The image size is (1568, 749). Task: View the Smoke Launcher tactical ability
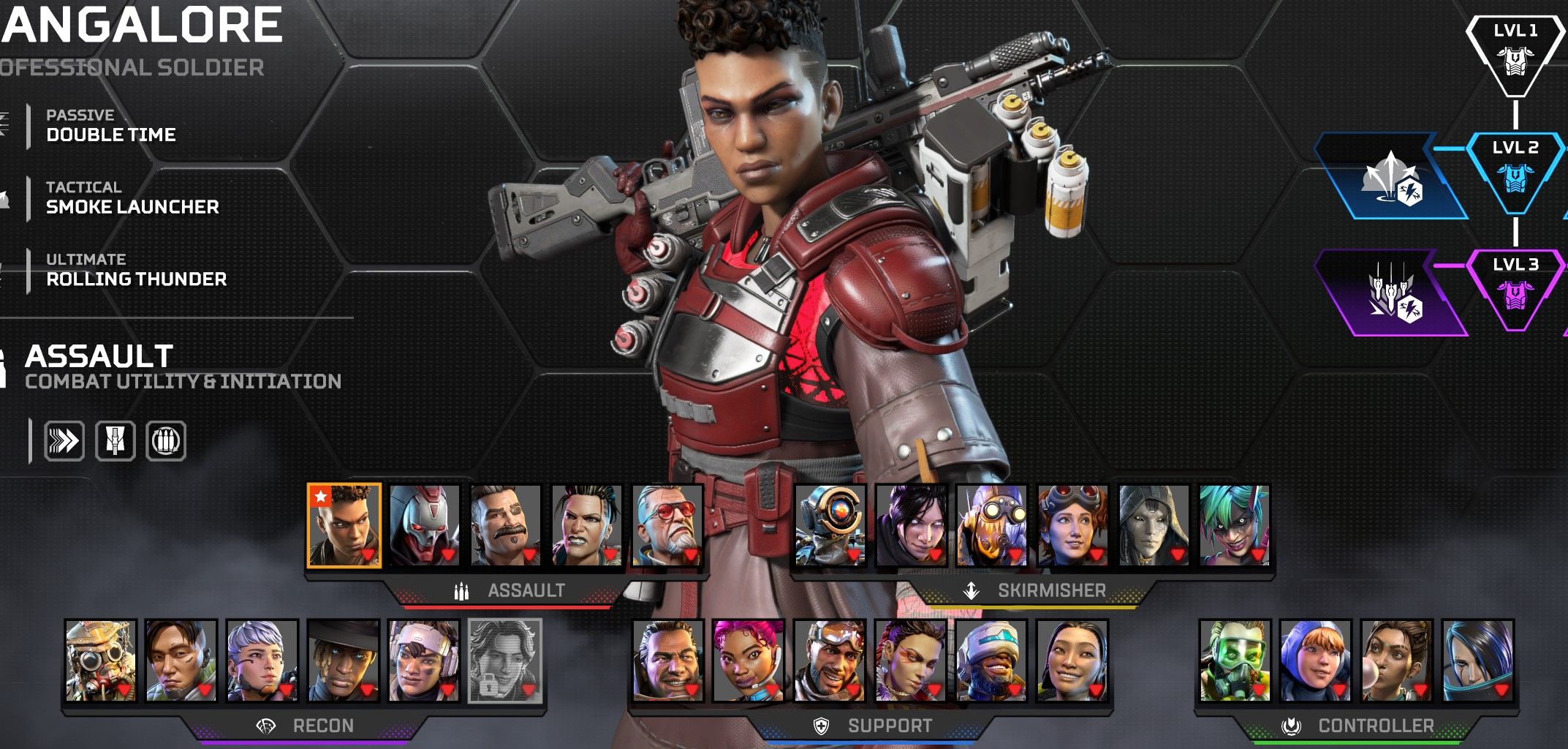[x=132, y=198]
